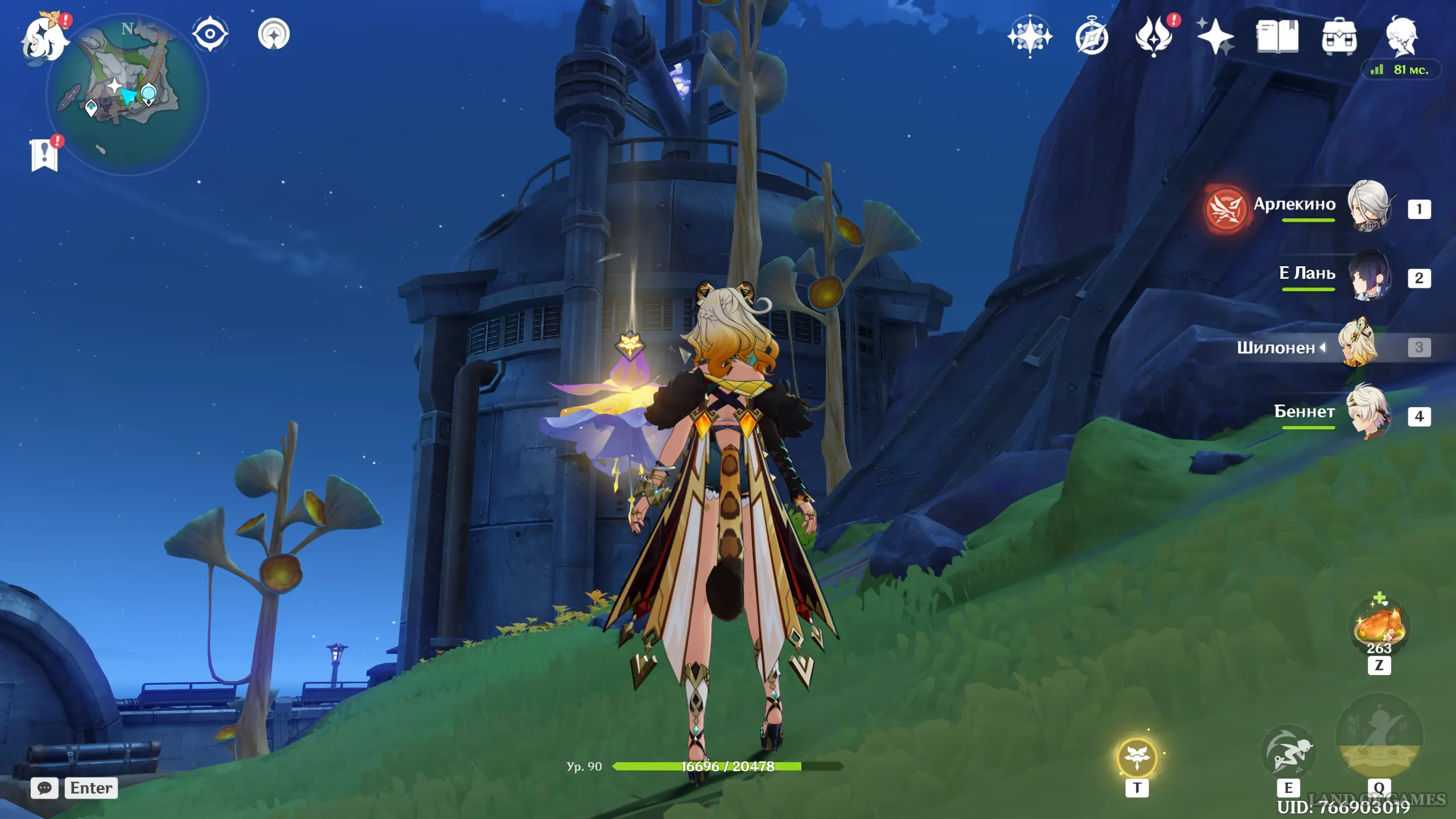1456x819 pixels.
Task: Open the adventurer handbook compass icon
Action: (1092, 38)
